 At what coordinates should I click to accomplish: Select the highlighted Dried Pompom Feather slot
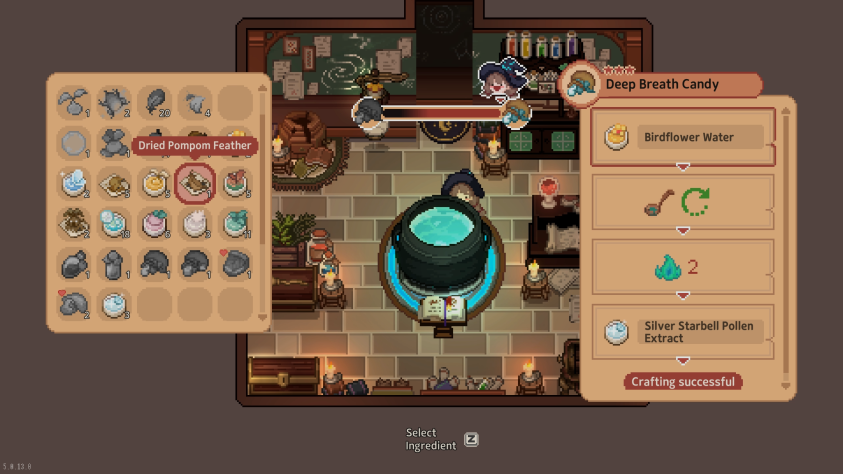(195, 183)
